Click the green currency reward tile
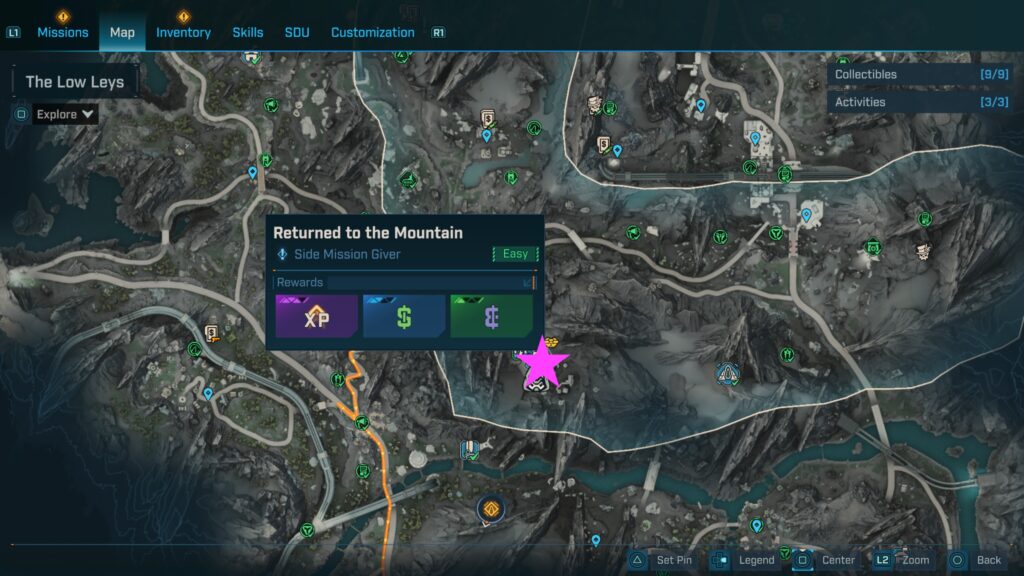 click(x=491, y=315)
